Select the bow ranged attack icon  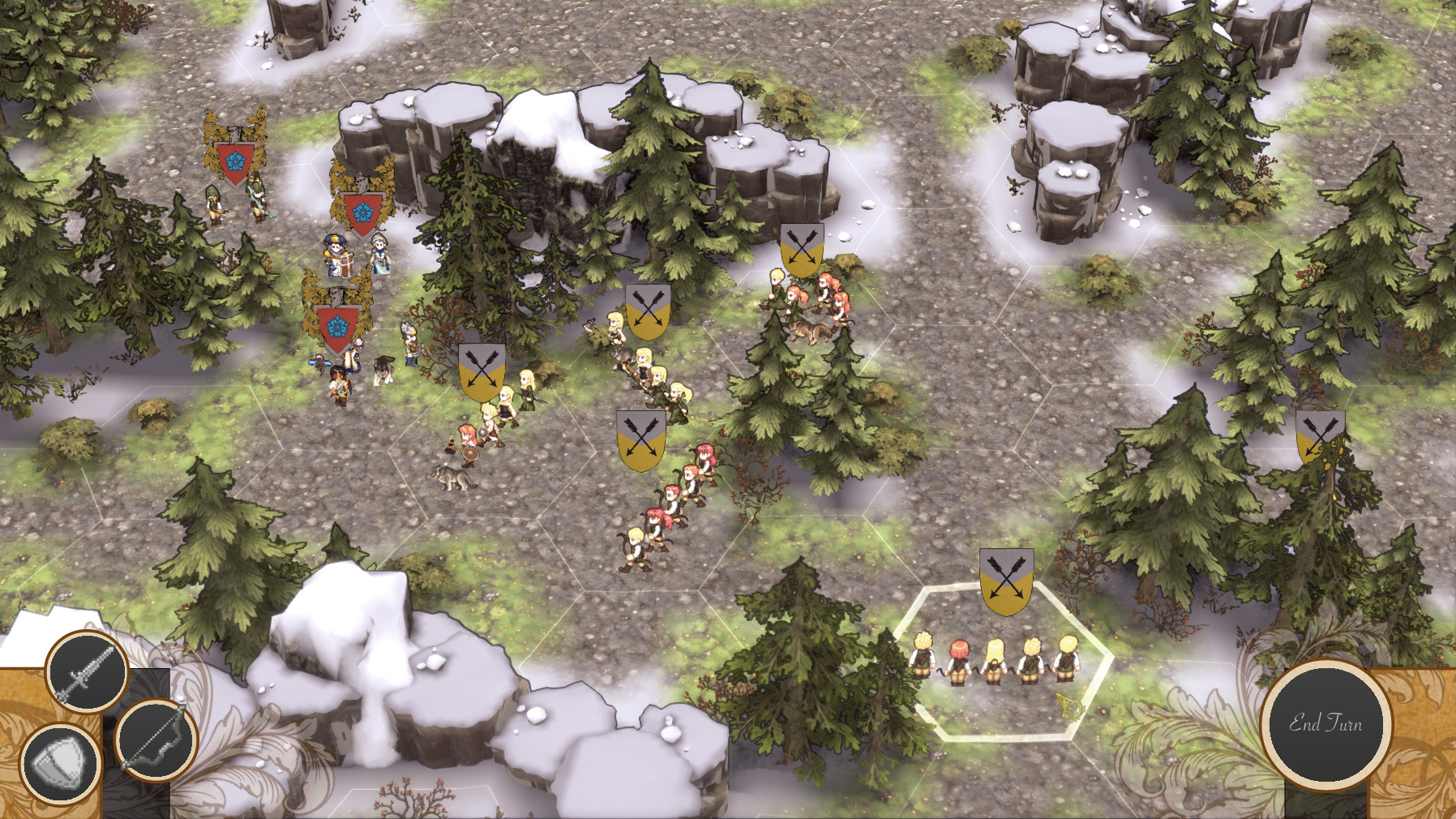tap(155, 740)
